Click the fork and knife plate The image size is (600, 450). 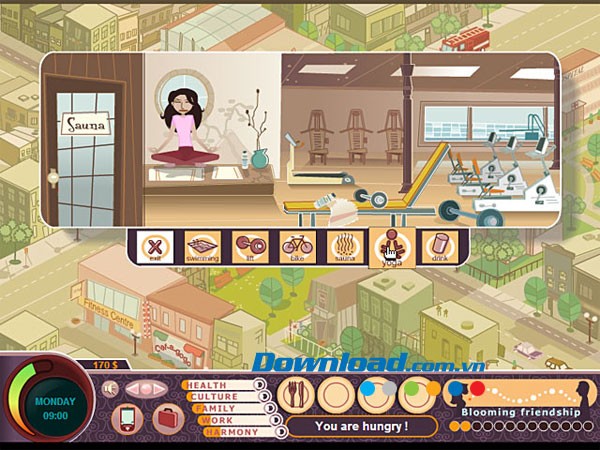point(296,396)
